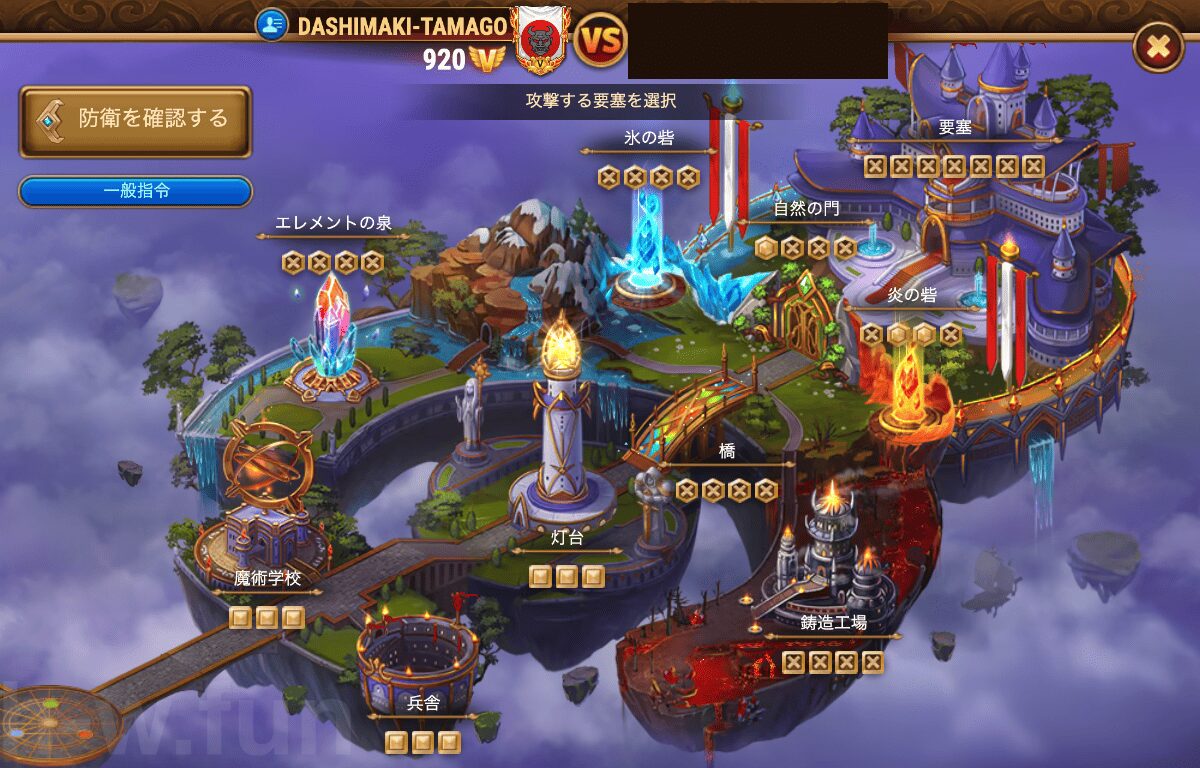This screenshot has height=768, width=1200.
Task: Close the guild war map
Action: click(x=1157, y=47)
